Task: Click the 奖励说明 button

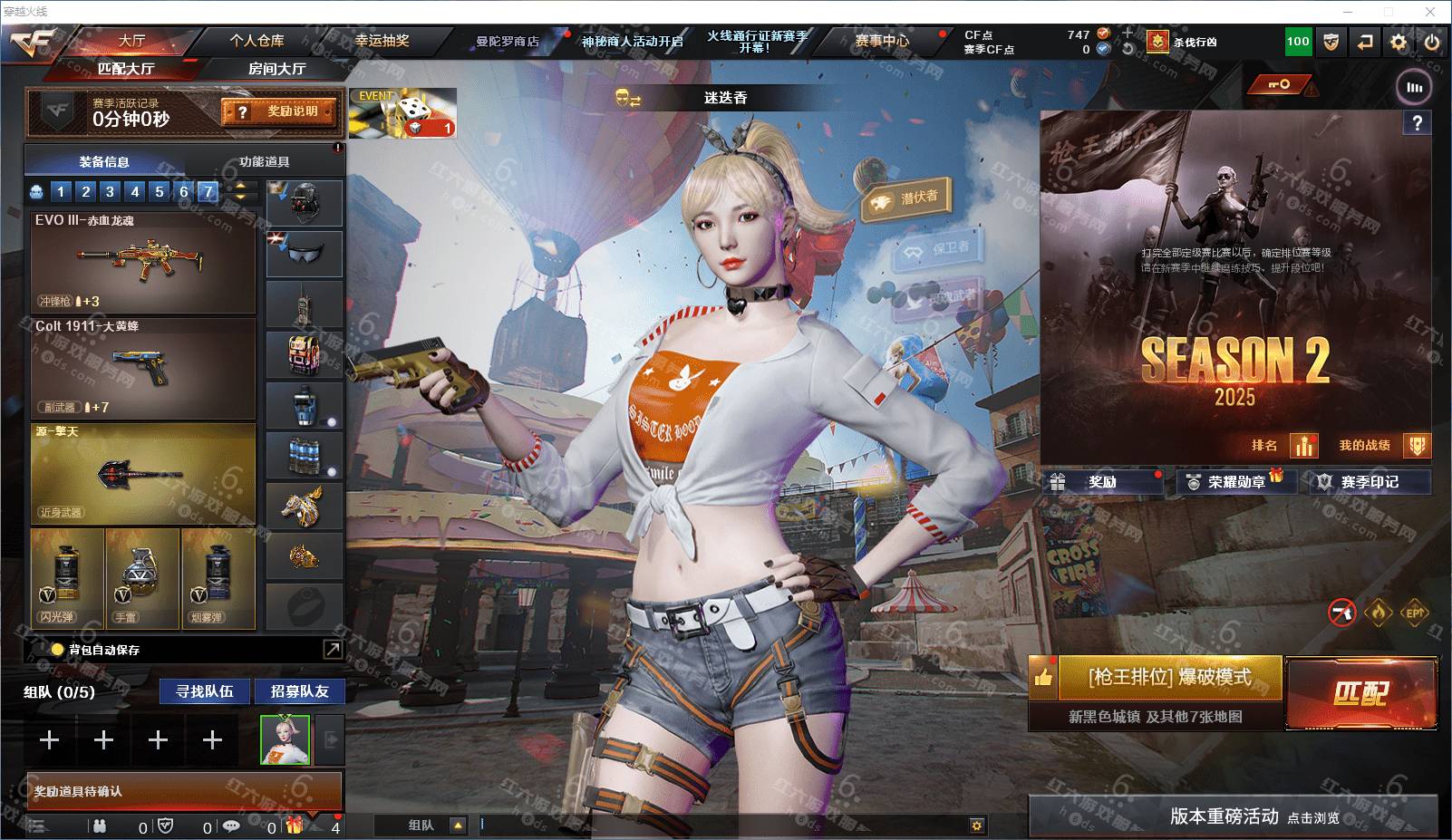Action: [279, 111]
